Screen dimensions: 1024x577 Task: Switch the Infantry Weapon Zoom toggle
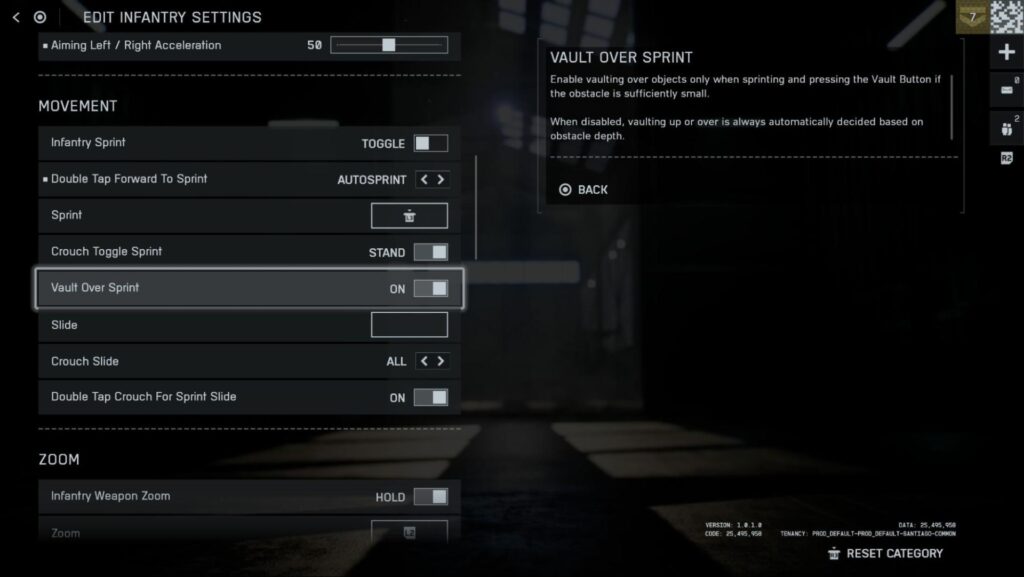click(431, 496)
